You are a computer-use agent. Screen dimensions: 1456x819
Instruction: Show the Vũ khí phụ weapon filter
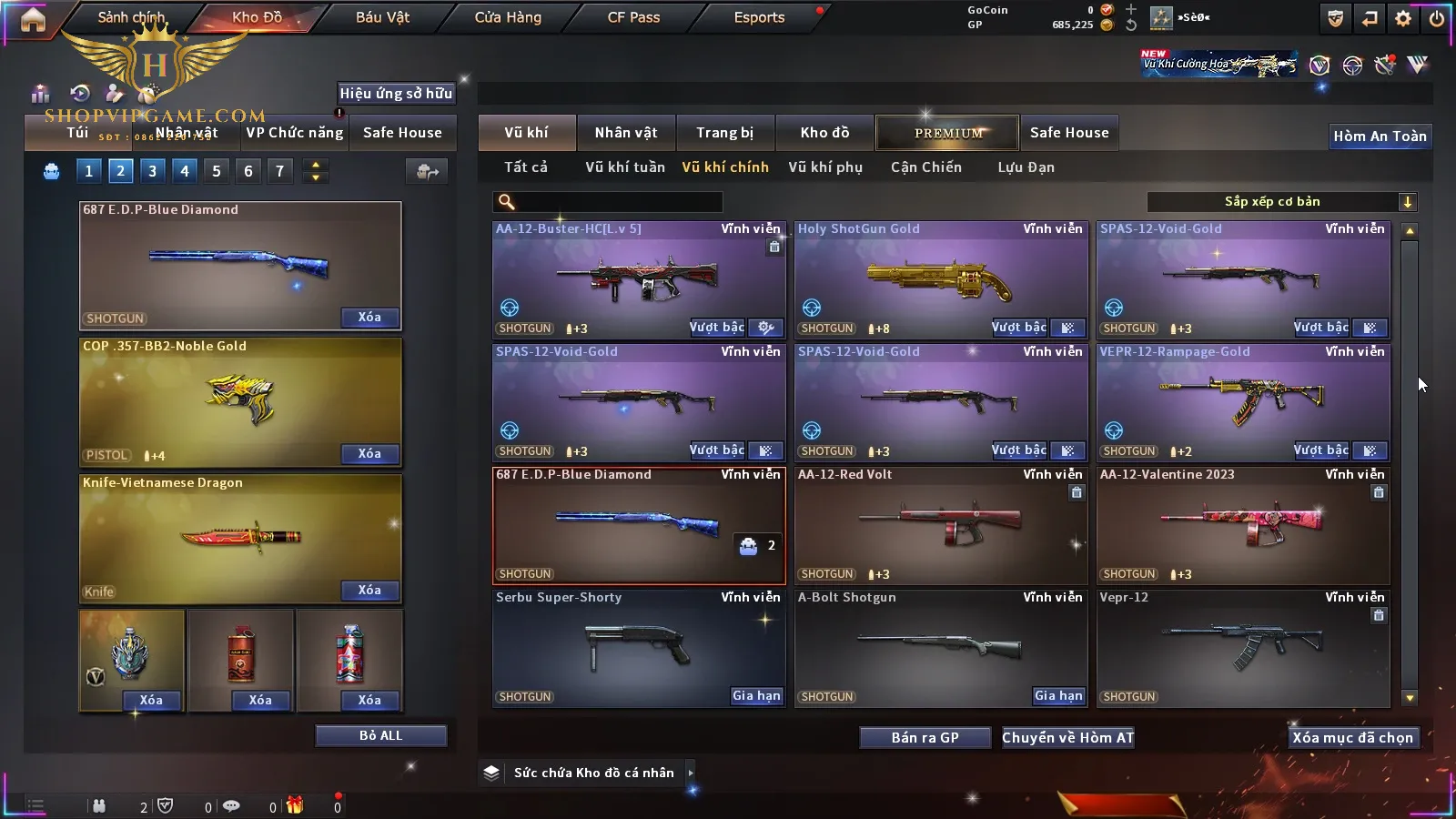(x=825, y=167)
